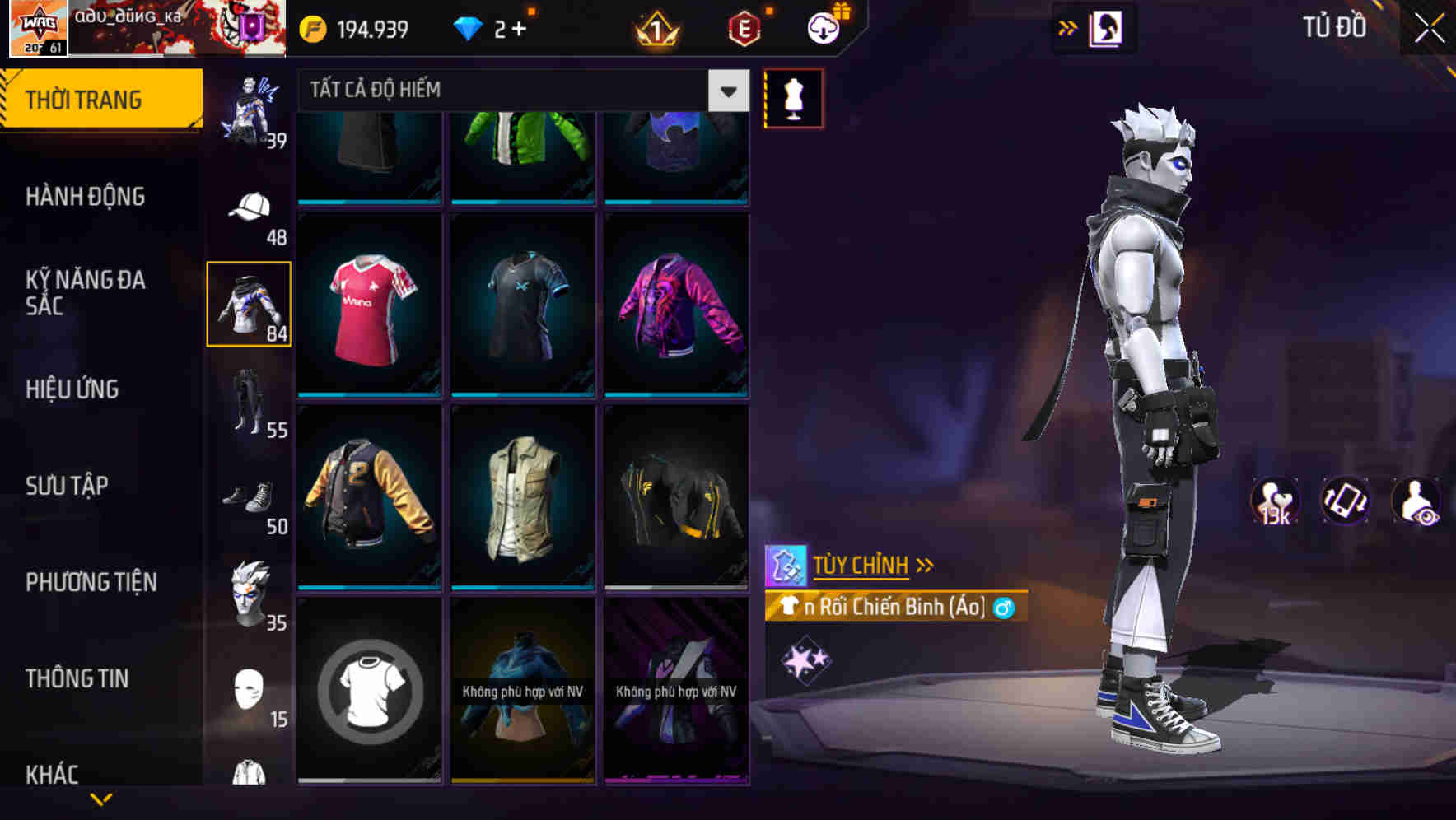1456x820 pixels.
Task: Select the pants category icon showing 55 items
Action: click(x=248, y=401)
